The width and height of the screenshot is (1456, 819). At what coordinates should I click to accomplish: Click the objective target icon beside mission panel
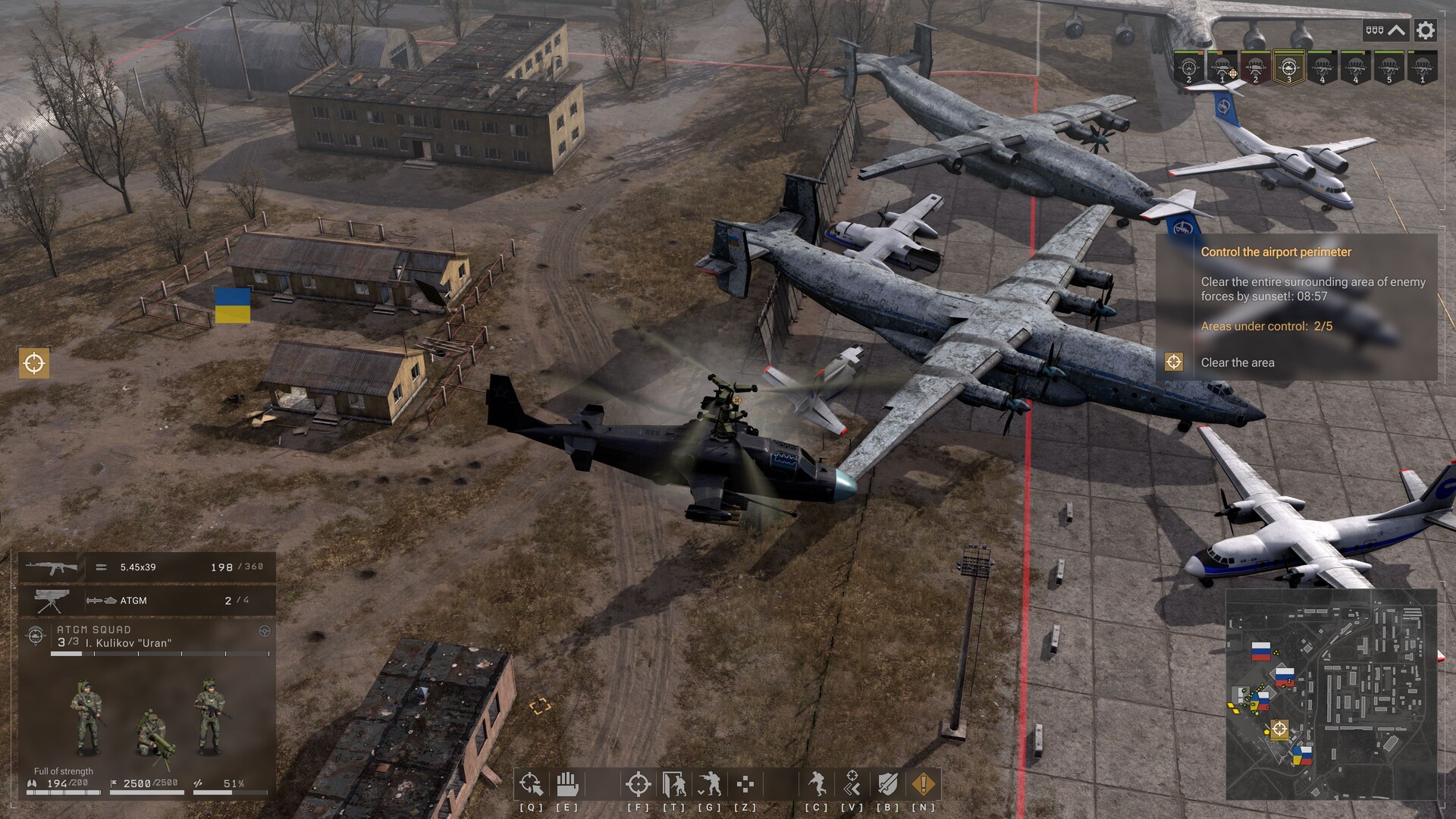[1174, 362]
